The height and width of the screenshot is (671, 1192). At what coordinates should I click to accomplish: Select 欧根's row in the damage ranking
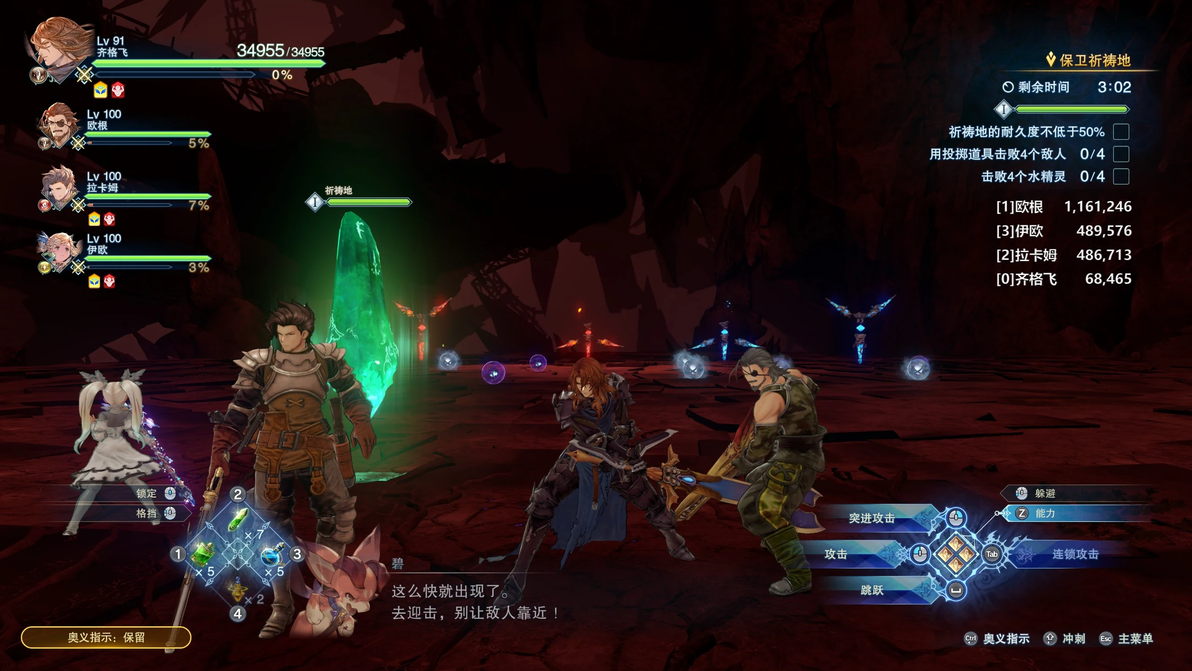coord(1062,207)
